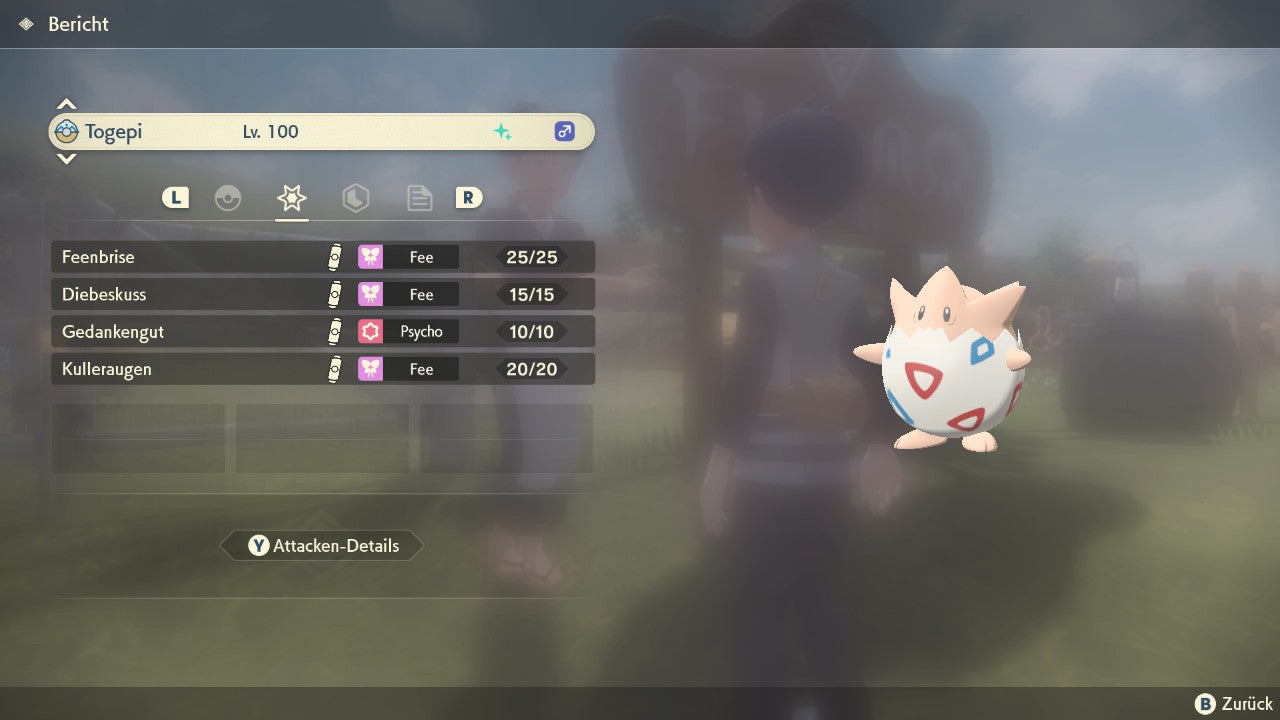Select the Togepi name bar
The image size is (1280, 720).
pyautogui.click(x=322, y=132)
